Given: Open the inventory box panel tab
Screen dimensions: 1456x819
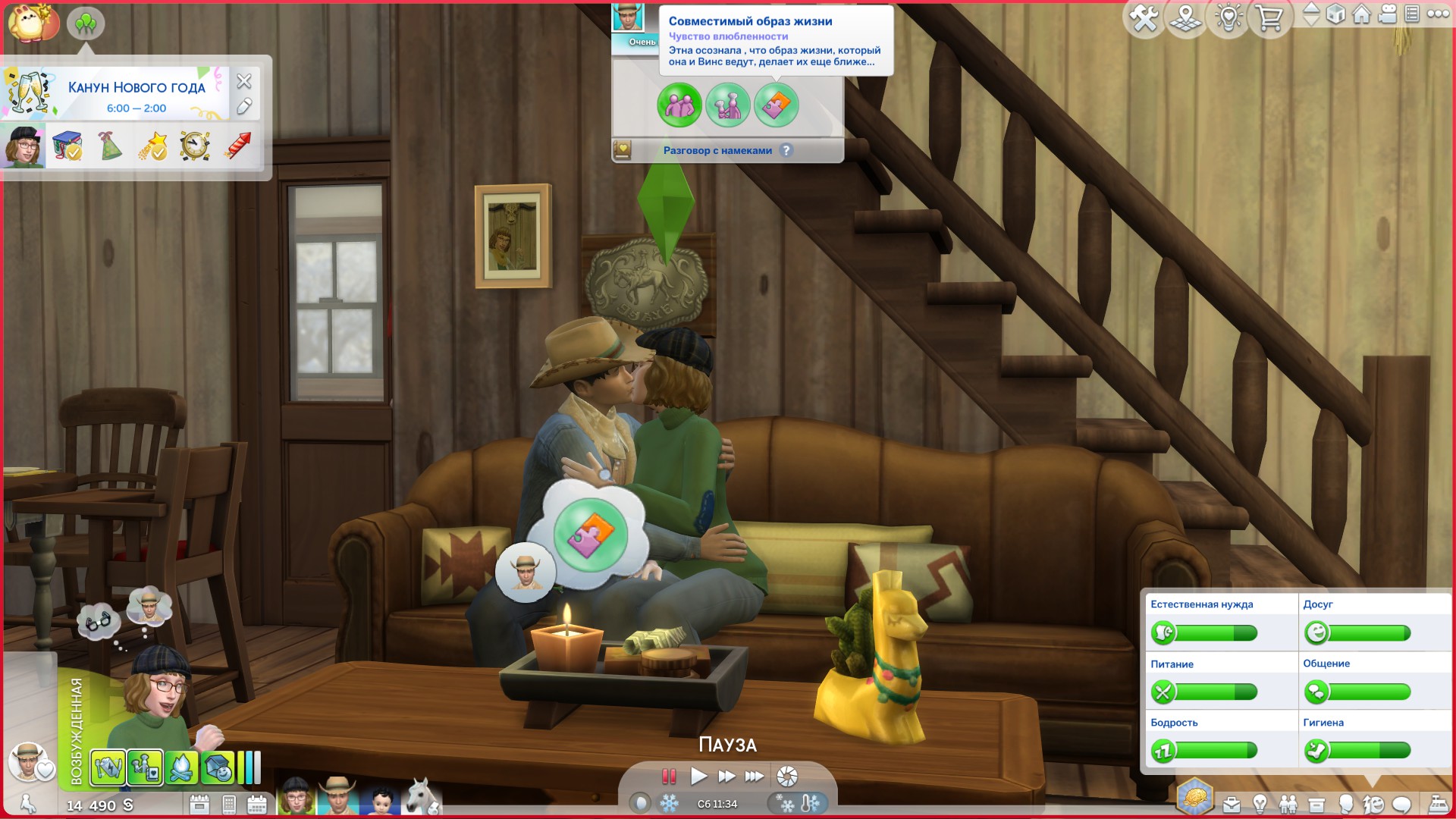Looking at the screenshot, I should click(1316, 804).
